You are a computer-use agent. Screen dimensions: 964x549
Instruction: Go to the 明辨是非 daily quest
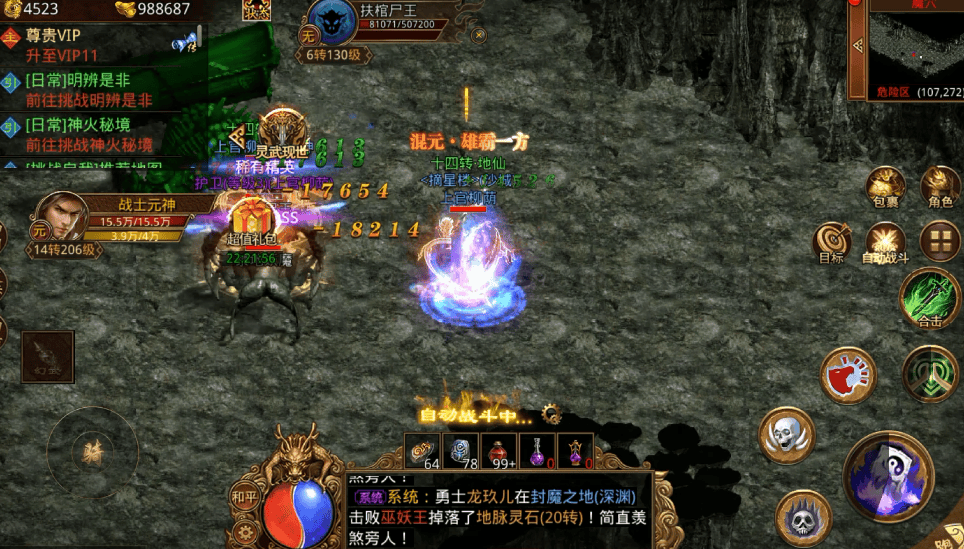tap(90, 91)
